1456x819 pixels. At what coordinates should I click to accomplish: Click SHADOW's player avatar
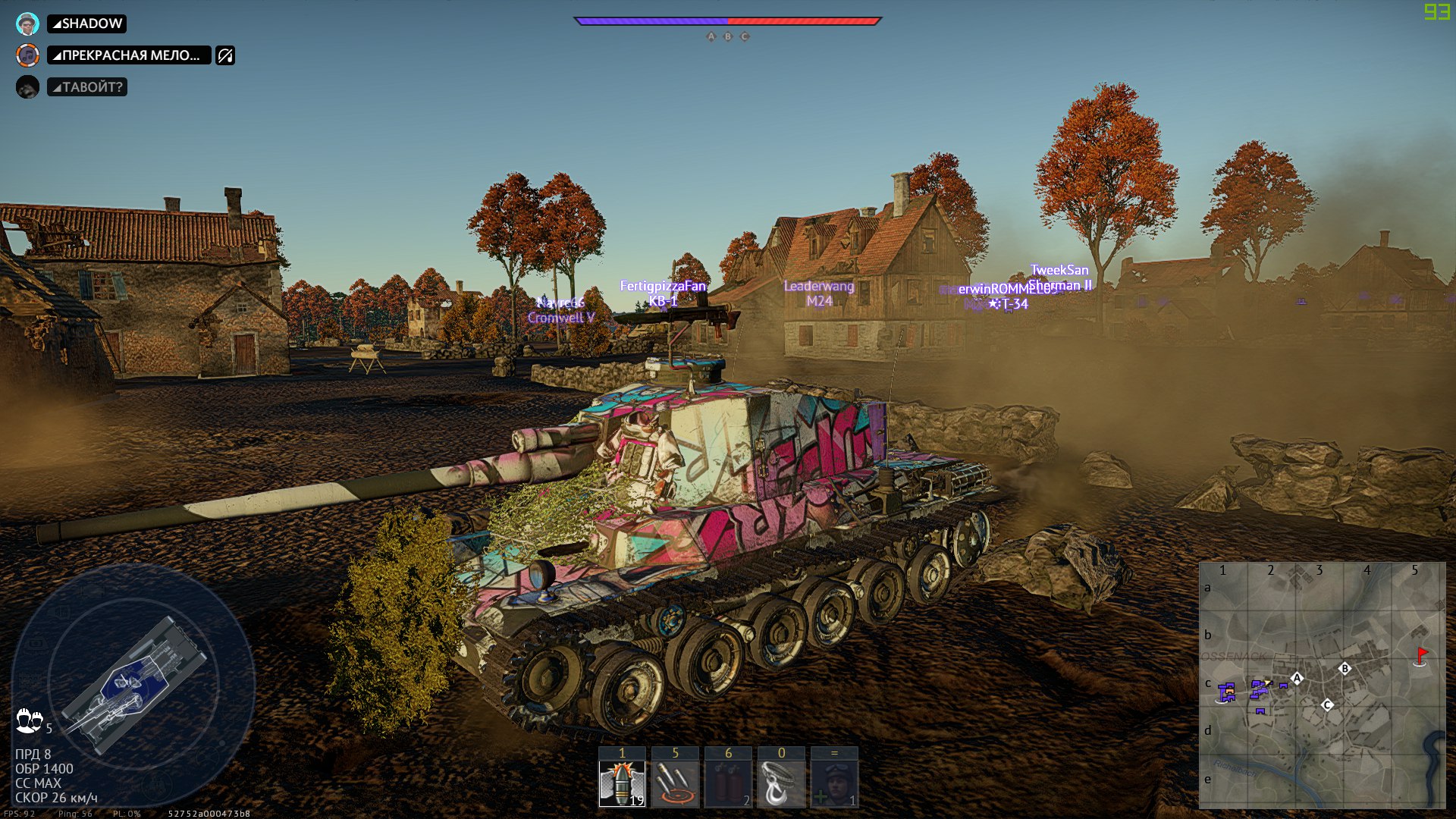[27, 24]
